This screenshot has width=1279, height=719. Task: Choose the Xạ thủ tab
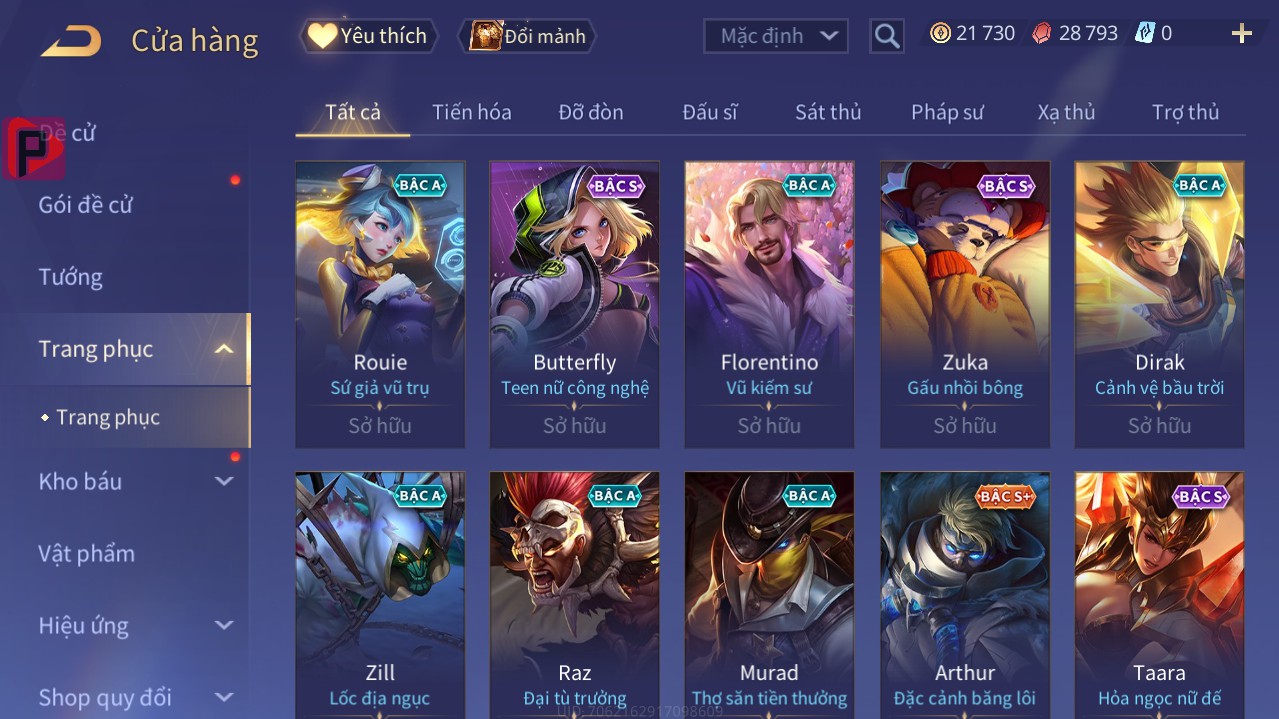point(1066,112)
